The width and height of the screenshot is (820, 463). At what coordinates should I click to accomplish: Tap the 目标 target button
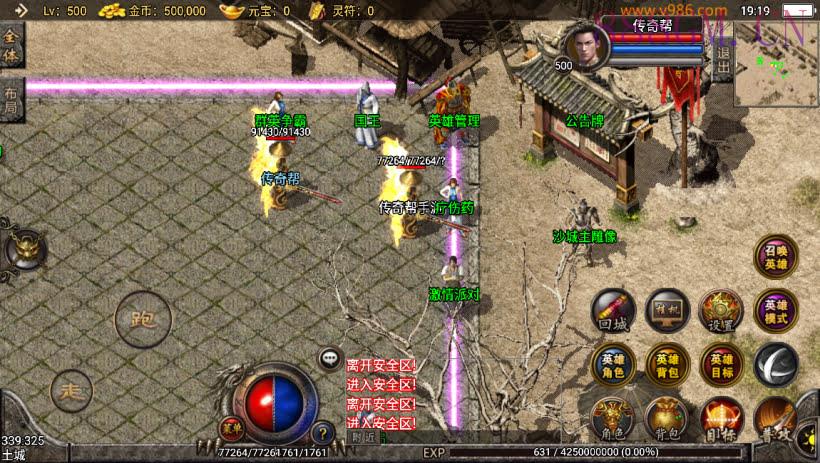tap(720, 419)
